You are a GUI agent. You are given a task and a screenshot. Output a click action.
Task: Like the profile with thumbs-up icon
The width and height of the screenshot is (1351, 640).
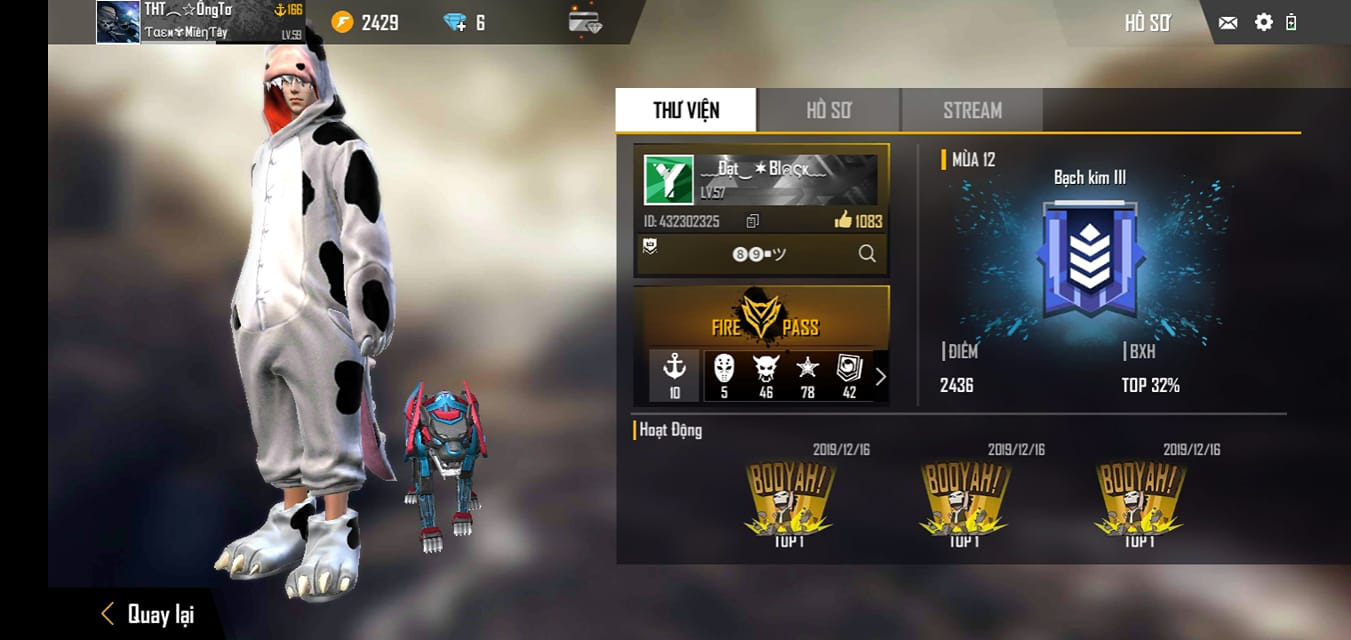pyautogui.click(x=843, y=221)
